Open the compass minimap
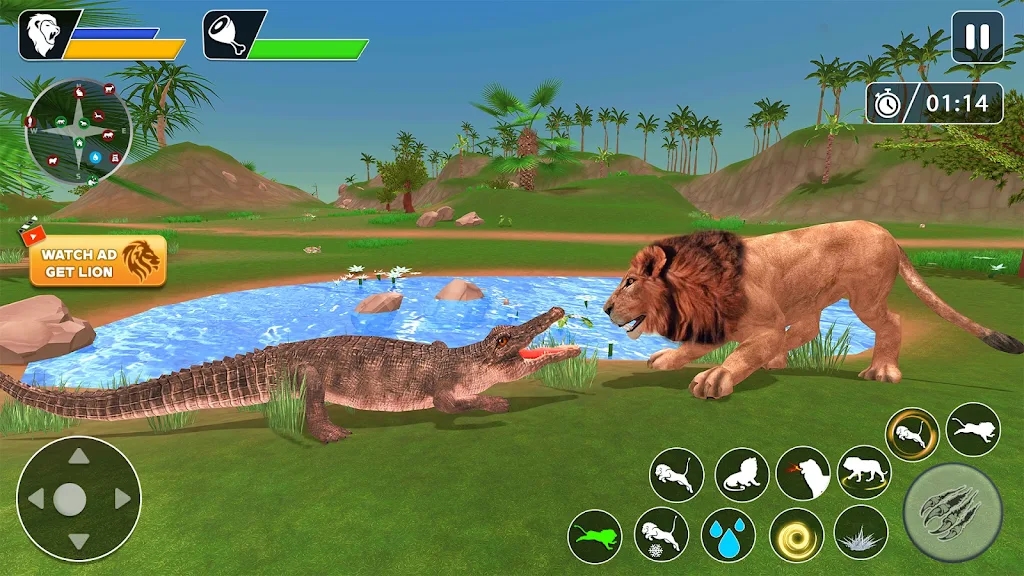 (79, 131)
